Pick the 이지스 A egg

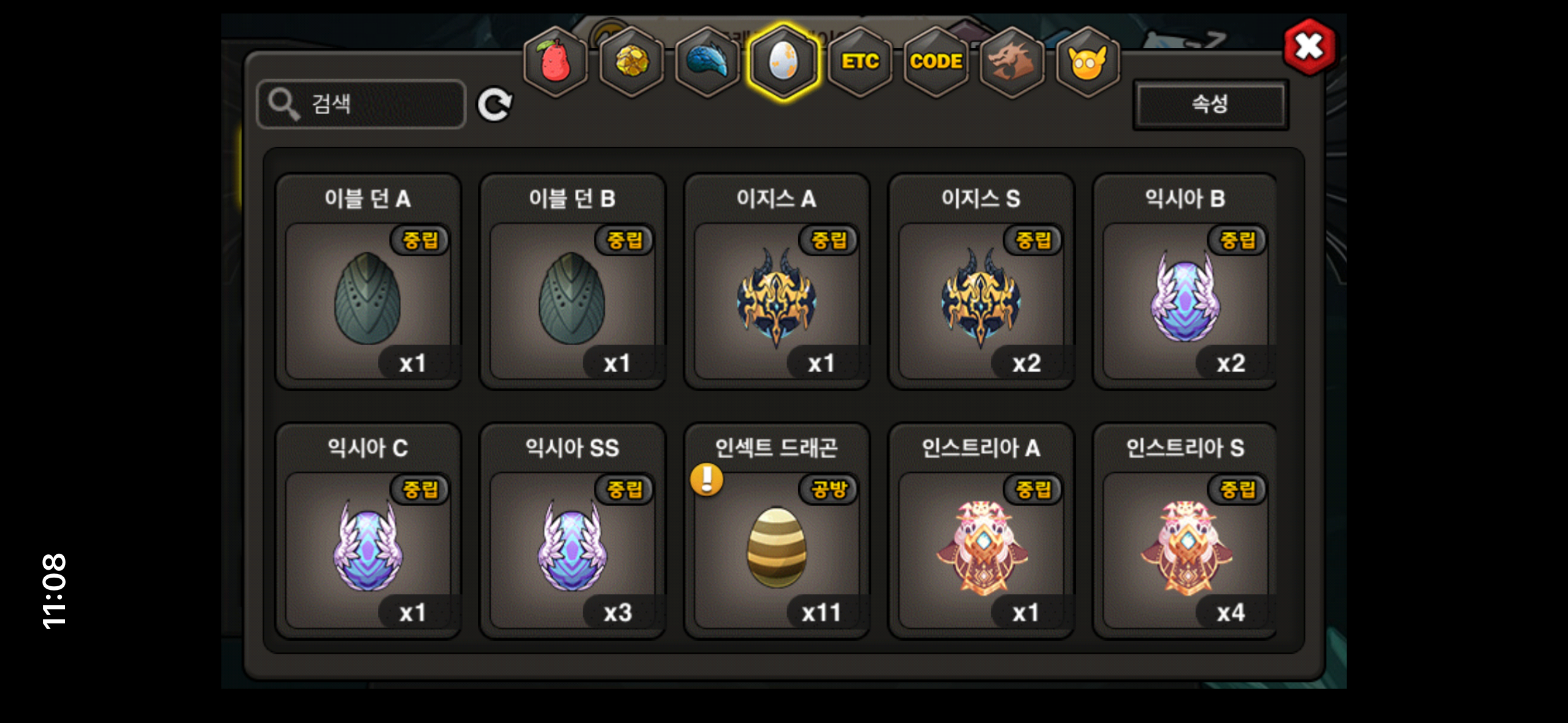pos(777,300)
